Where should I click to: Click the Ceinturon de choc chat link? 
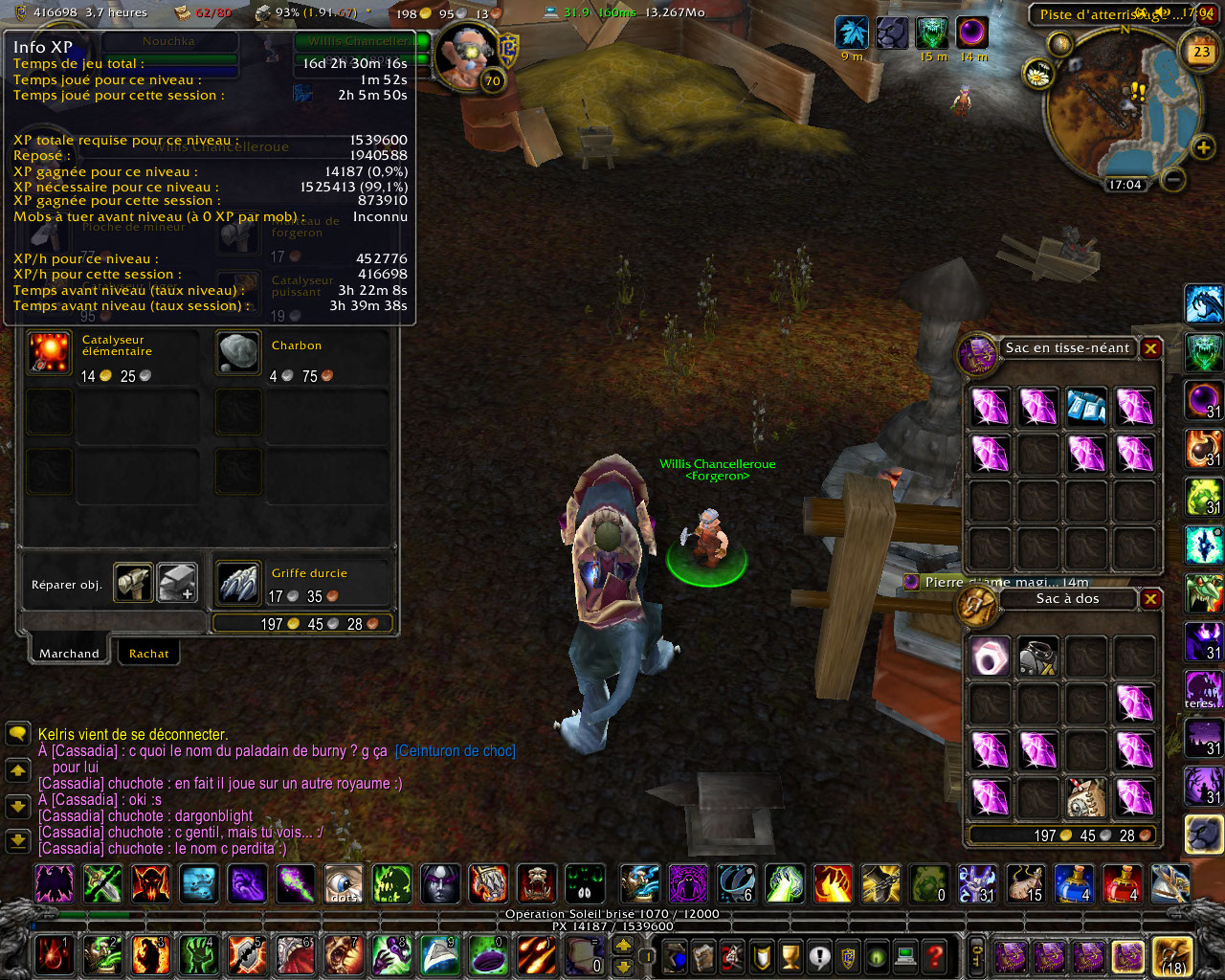(x=455, y=751)
